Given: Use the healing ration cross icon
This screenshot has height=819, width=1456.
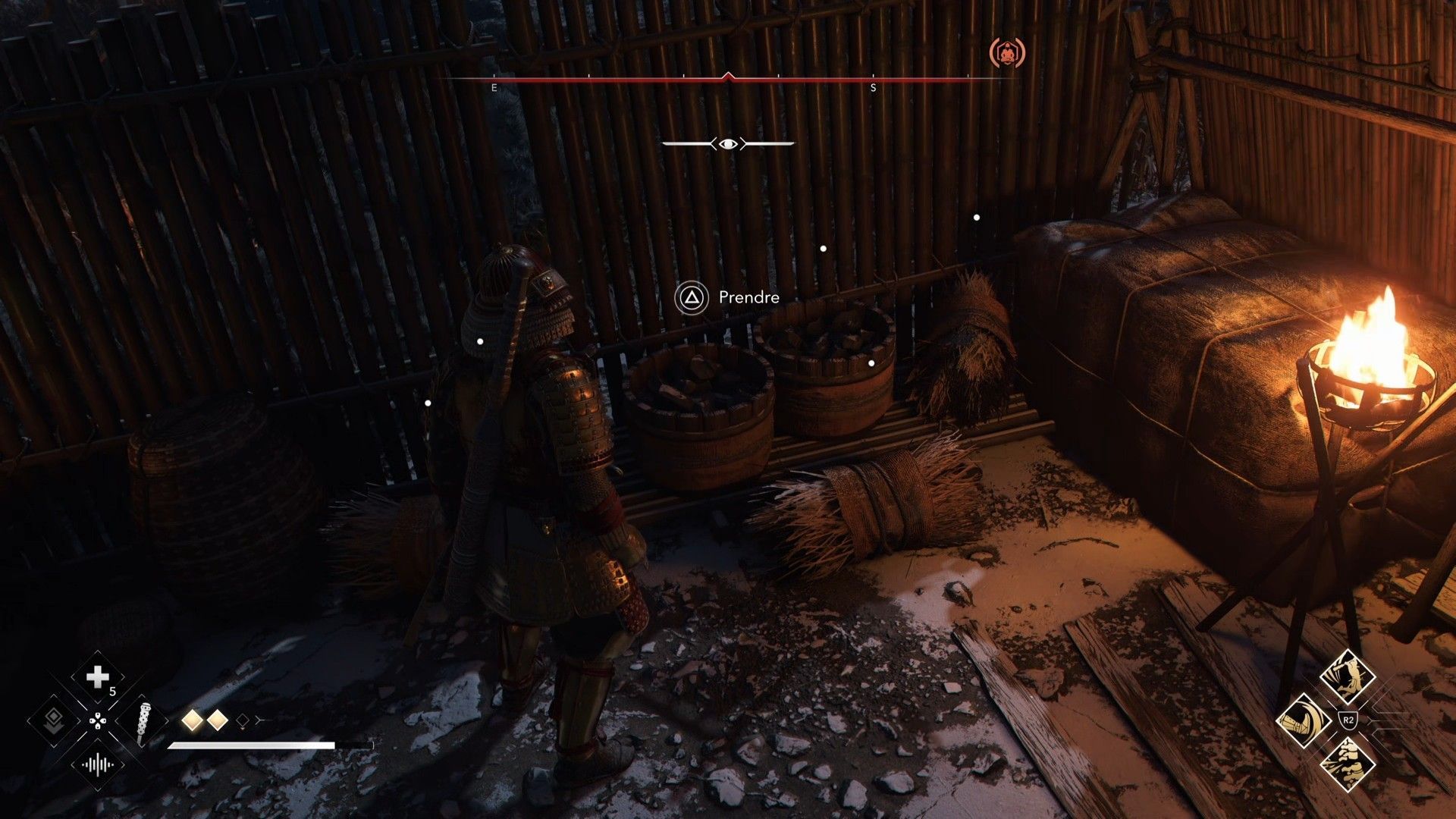Looking at the screenshot, I should click(98, 677).
